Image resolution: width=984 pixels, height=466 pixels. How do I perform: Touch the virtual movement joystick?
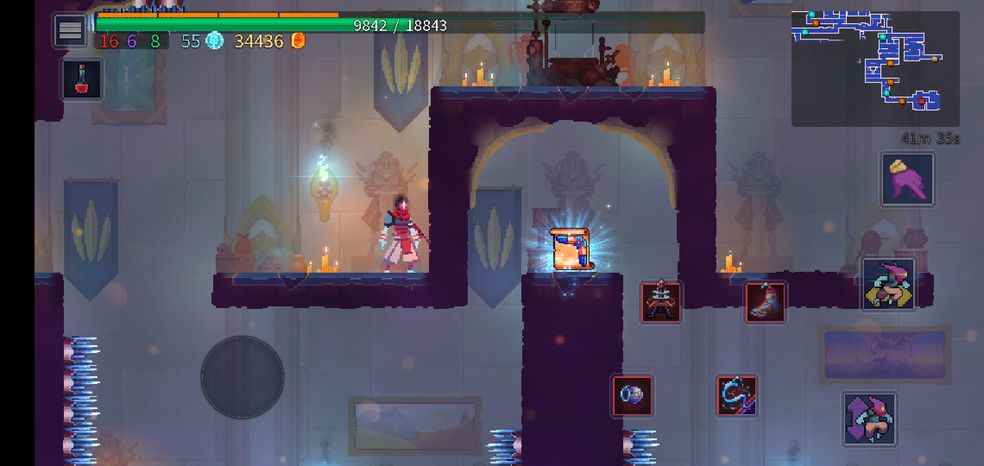(242, 377)
